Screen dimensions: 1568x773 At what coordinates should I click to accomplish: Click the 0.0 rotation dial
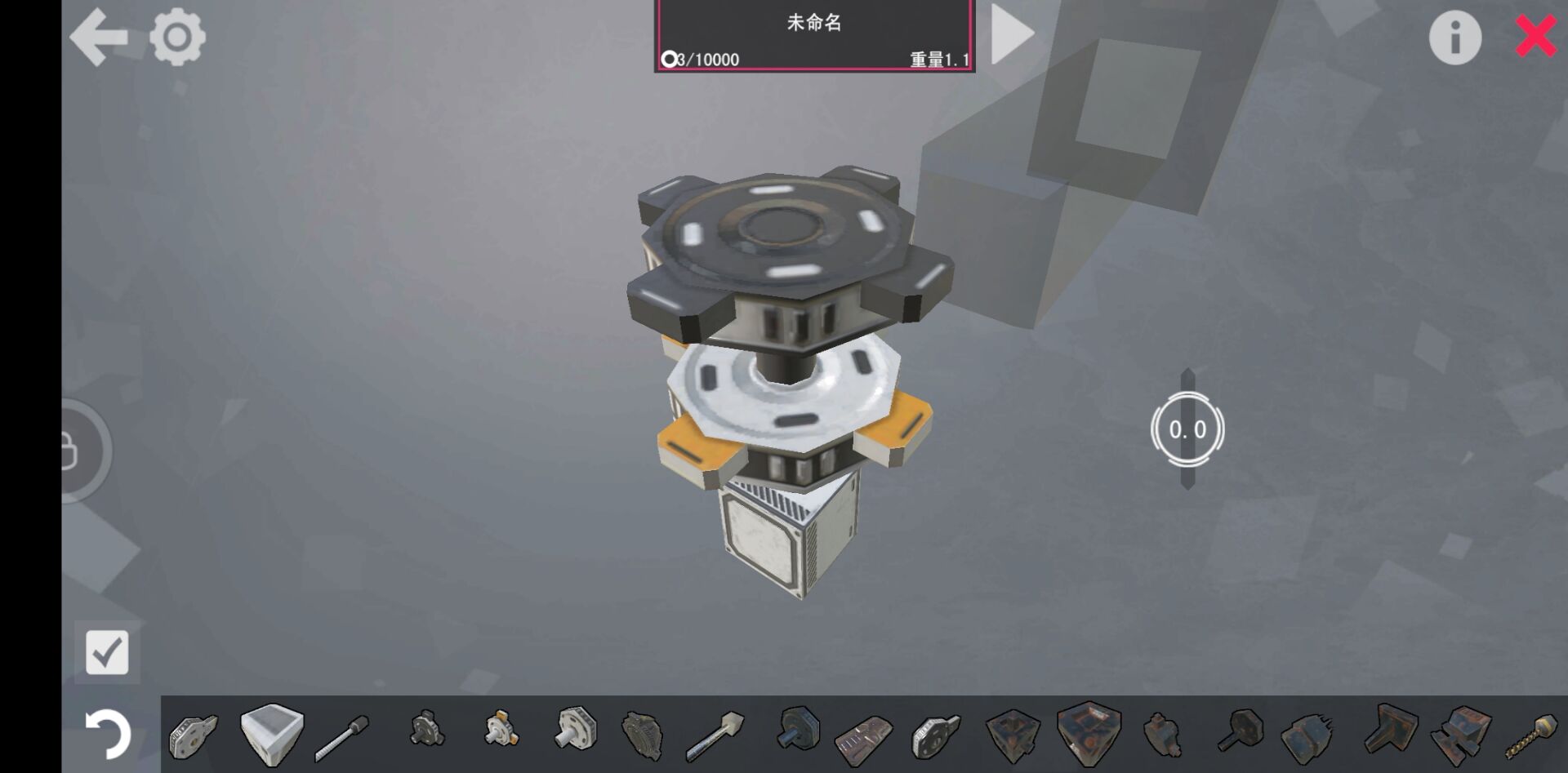tap(1187, 429)
